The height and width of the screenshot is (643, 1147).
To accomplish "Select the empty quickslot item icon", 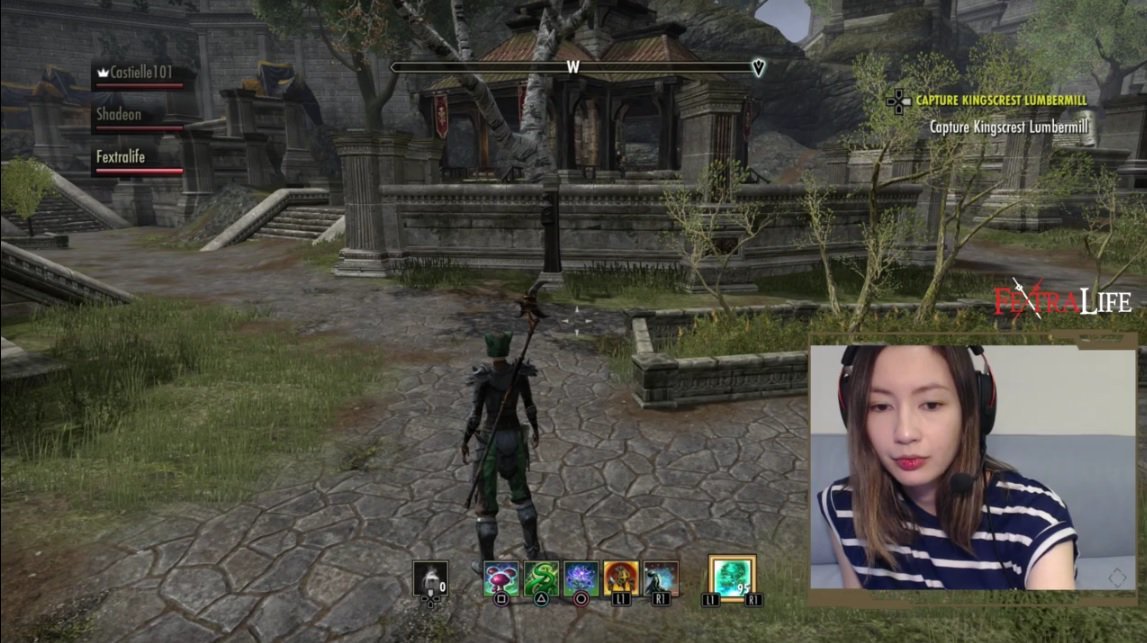I will coord(430,578).
